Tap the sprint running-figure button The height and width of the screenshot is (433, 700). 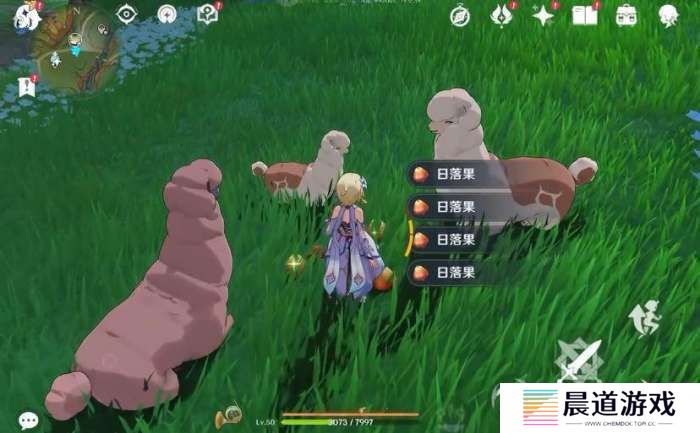646,316
